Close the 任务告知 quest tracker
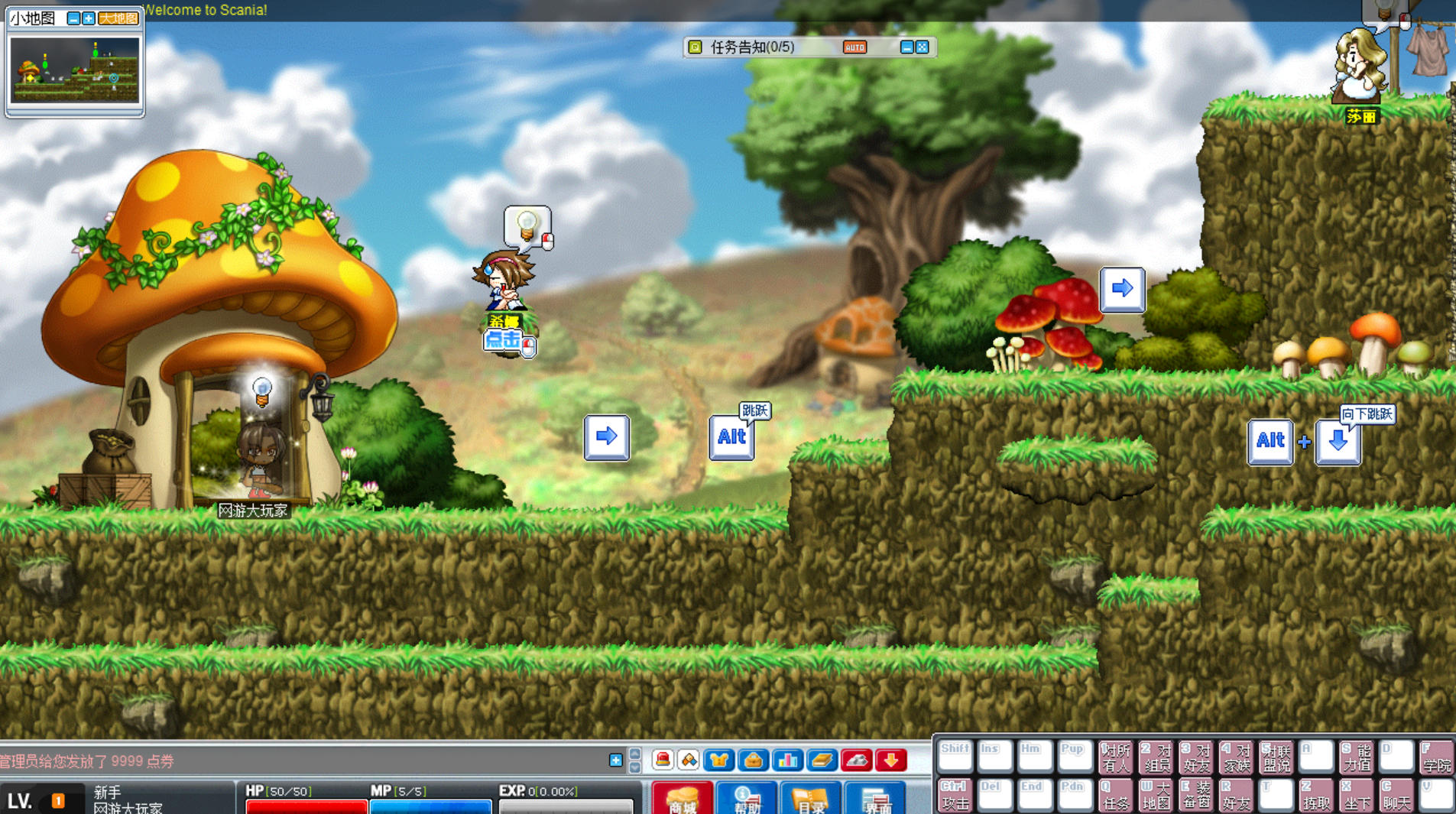Screen dimensions: 1456x814 923,47
